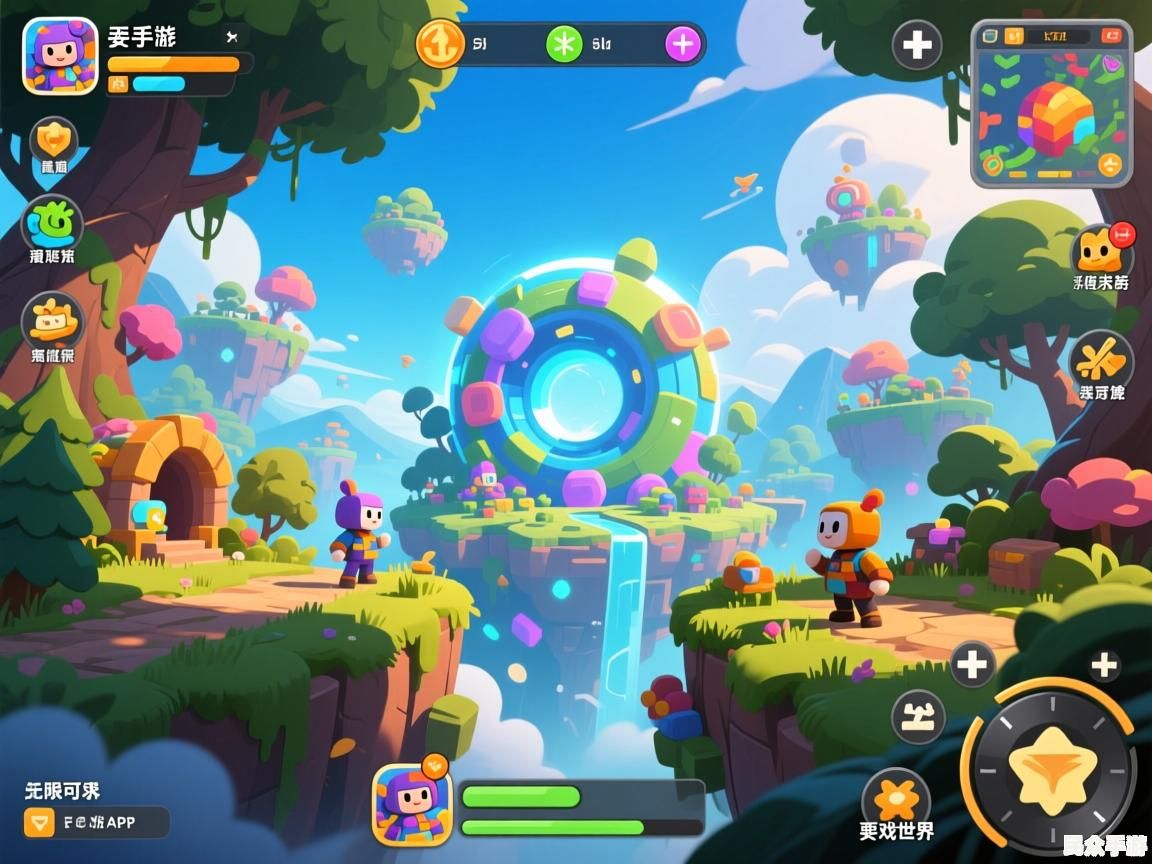
Task: Open the orange gem shield menu icon
Action: (x=54, y=141)
